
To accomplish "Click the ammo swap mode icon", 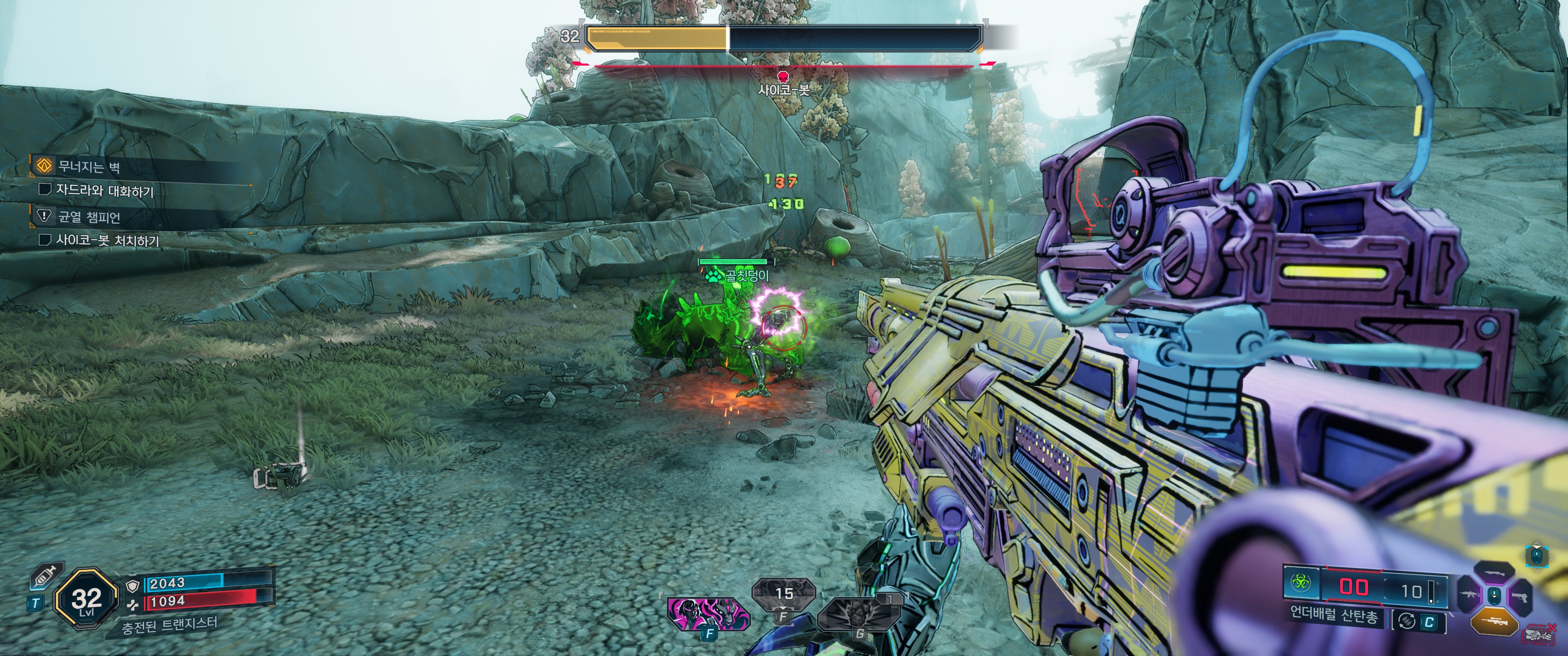I will [1406, 621].
